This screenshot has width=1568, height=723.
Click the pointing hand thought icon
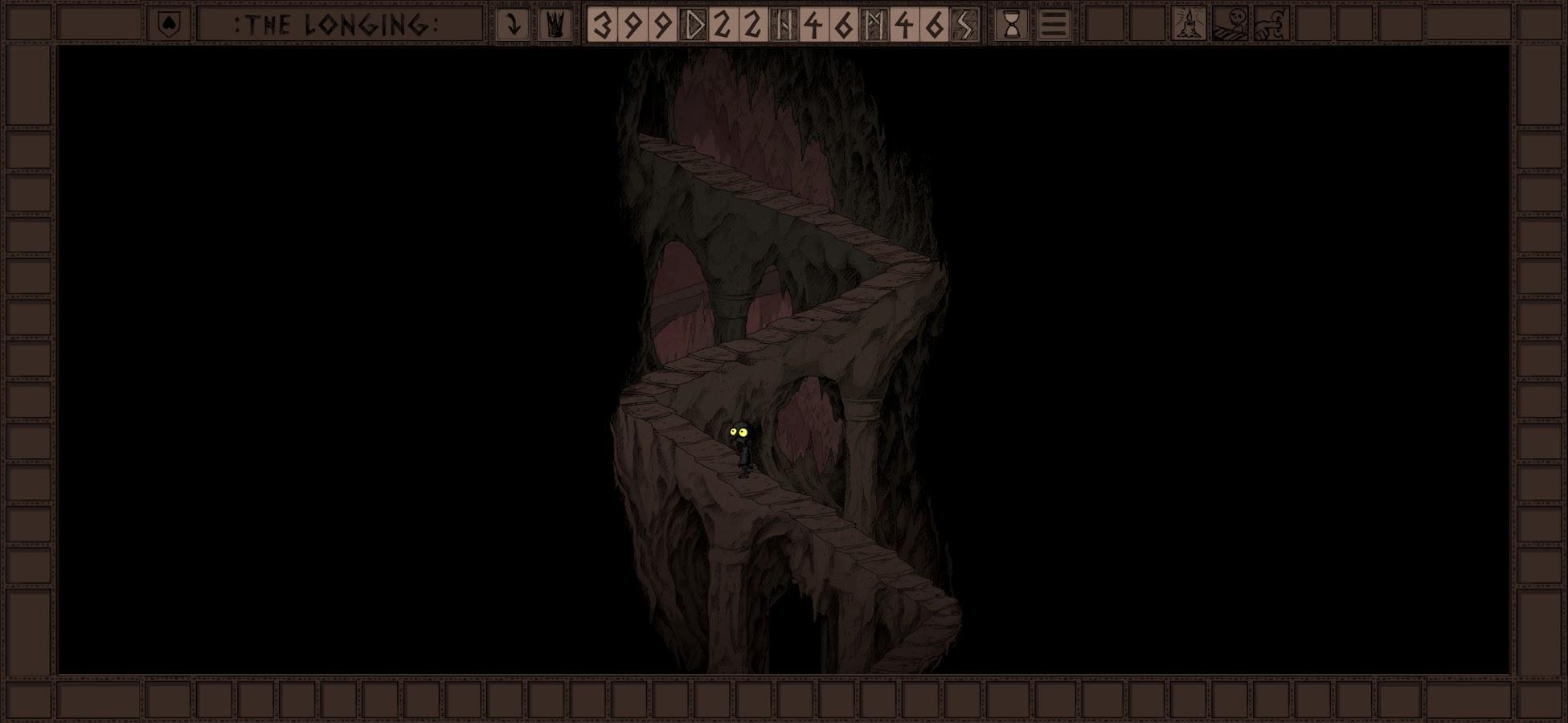1270,22
